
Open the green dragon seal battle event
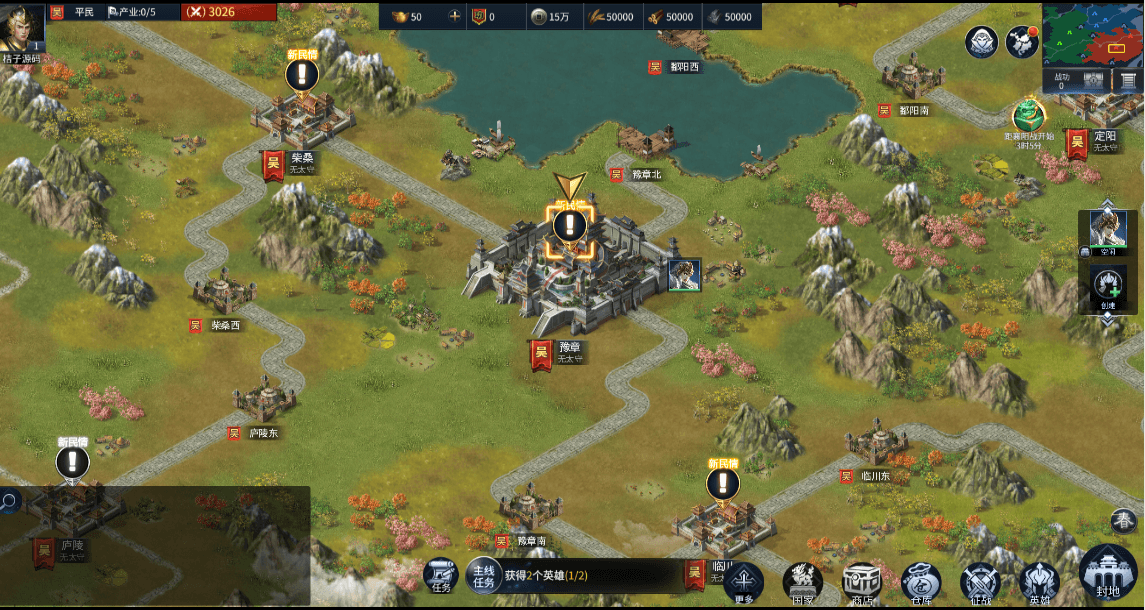1028,117
